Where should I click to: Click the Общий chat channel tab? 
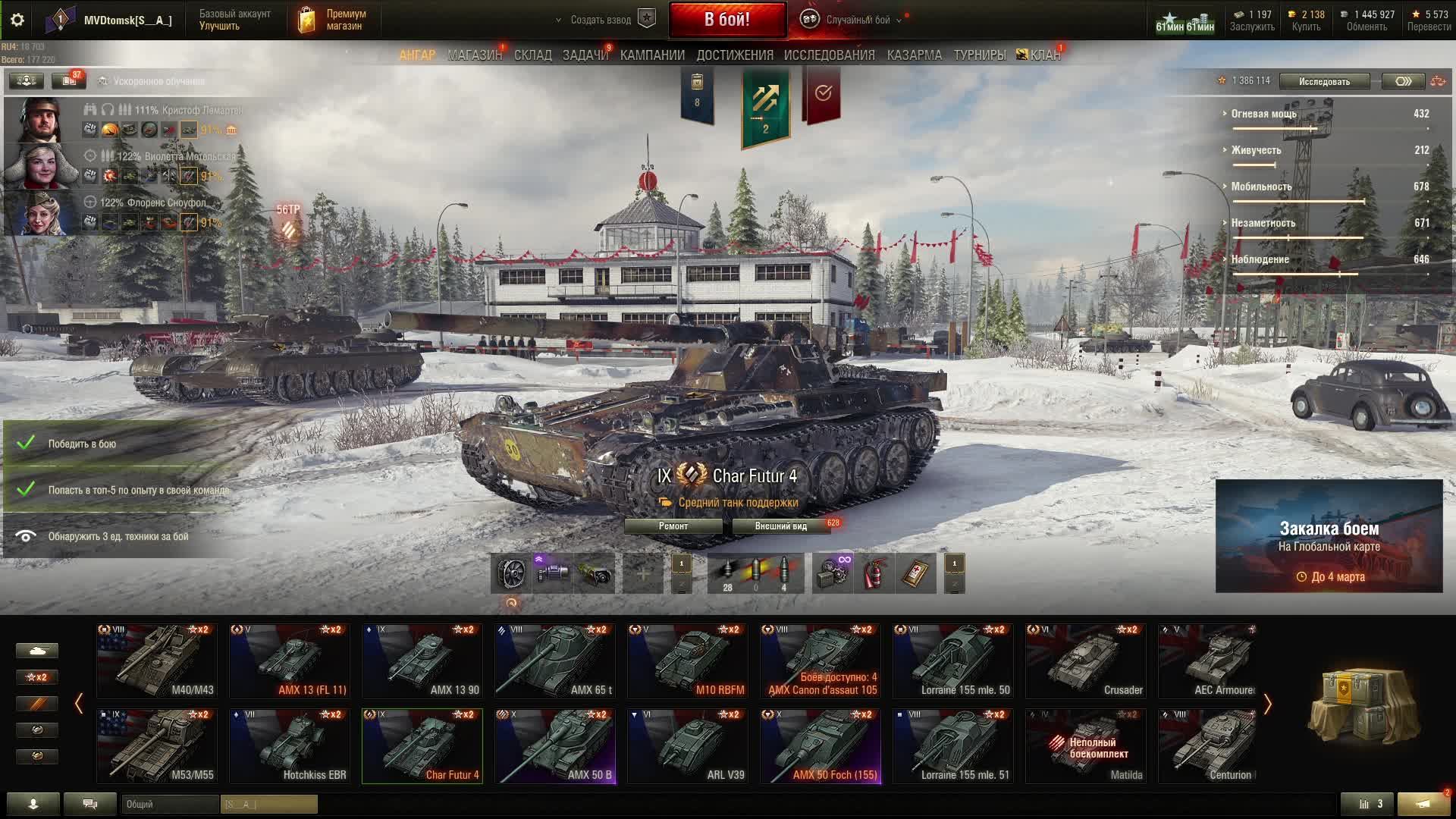170,804
